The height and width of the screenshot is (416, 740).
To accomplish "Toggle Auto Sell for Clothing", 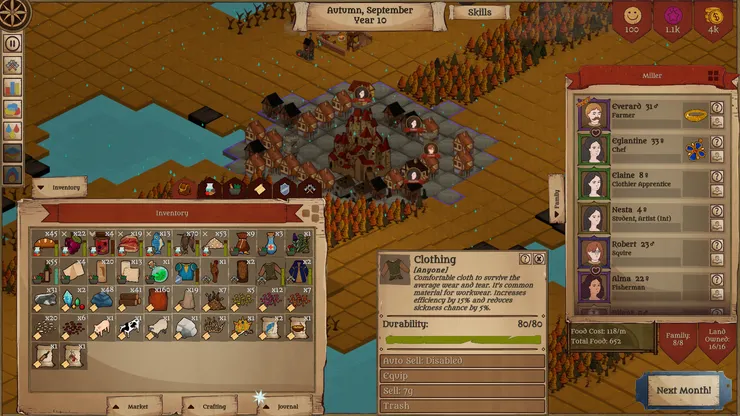I will tap(462, 360).
